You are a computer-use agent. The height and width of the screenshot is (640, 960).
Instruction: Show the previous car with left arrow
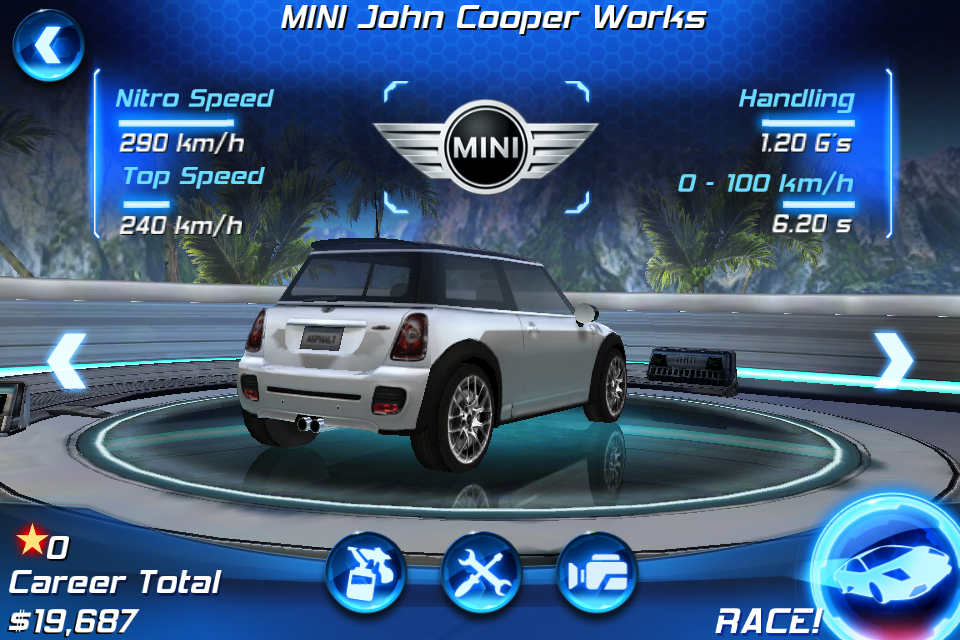[67, 361]
